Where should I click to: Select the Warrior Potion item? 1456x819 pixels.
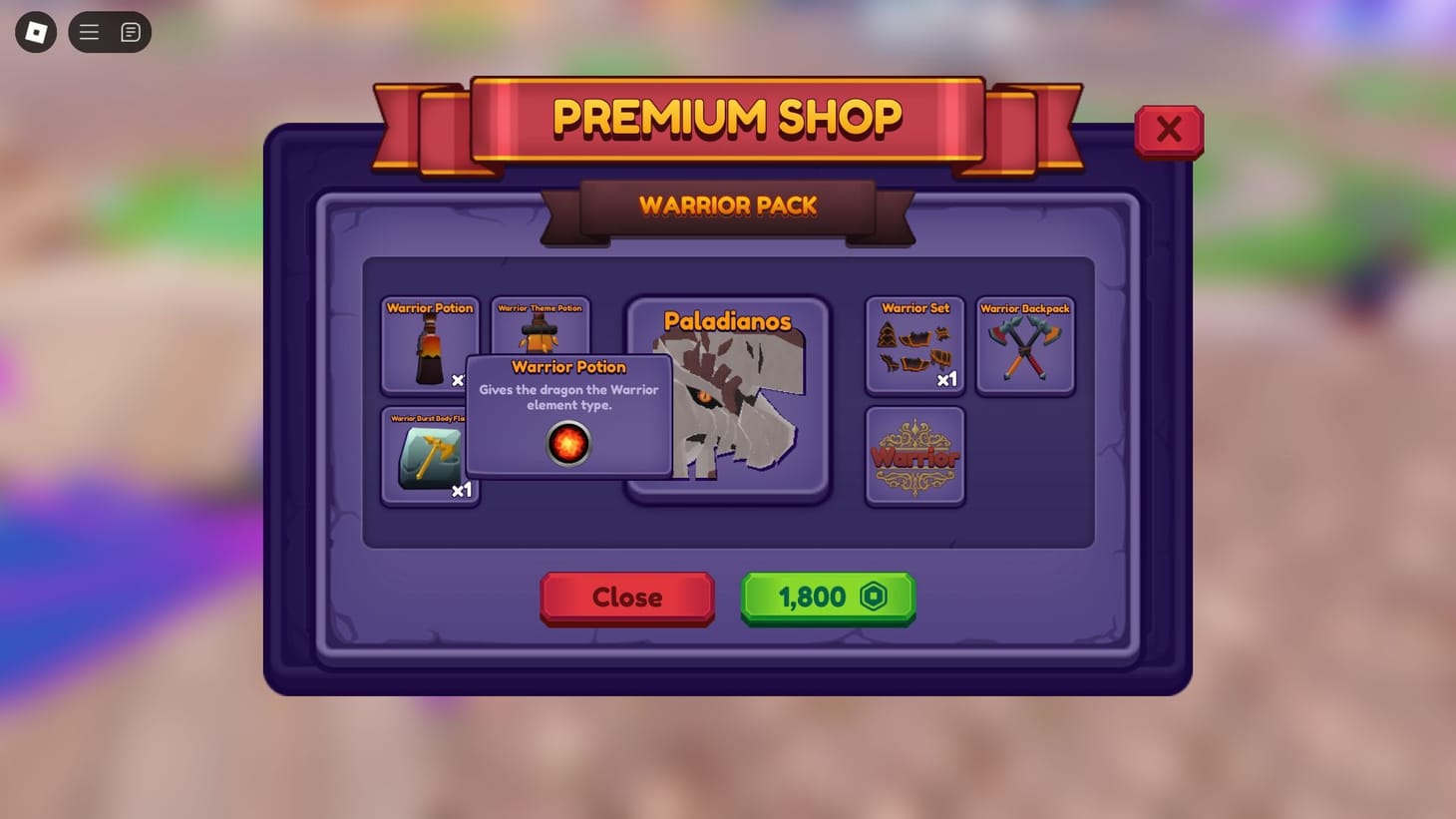click(x=429, y=344)
